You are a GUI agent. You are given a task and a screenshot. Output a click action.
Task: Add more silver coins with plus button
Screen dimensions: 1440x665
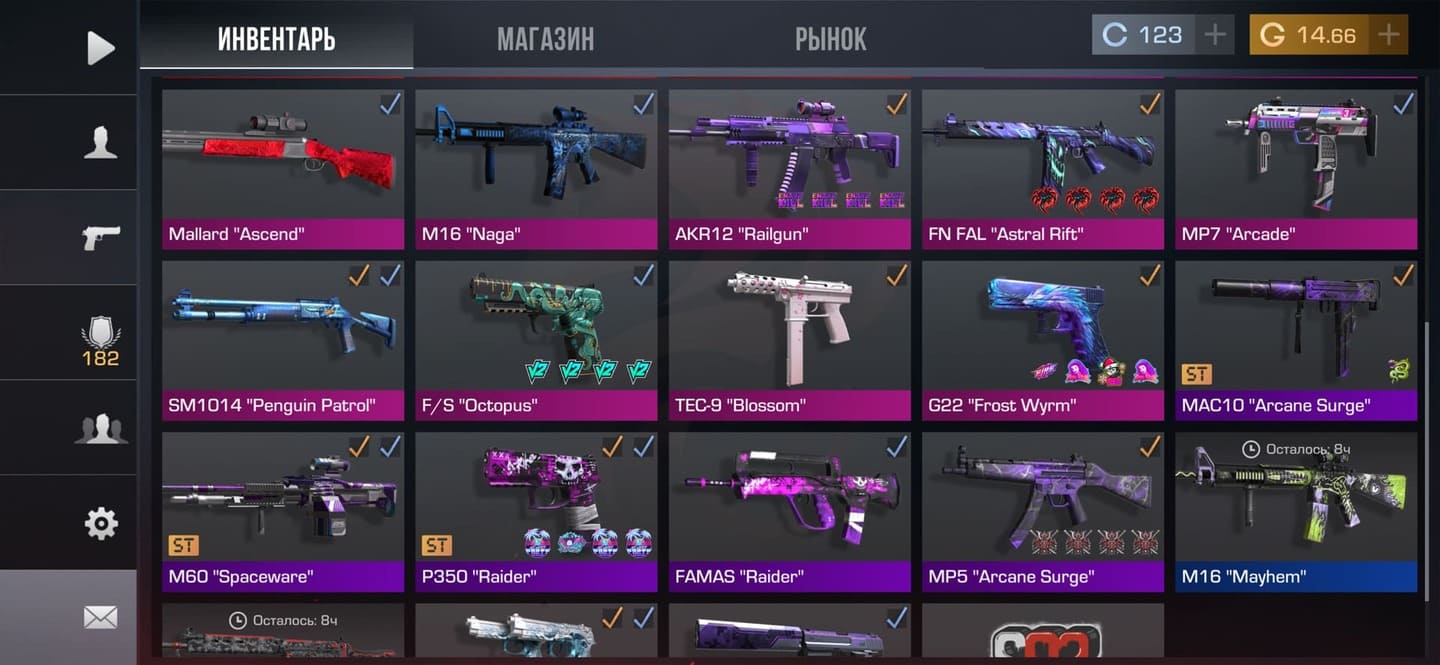1215,35
